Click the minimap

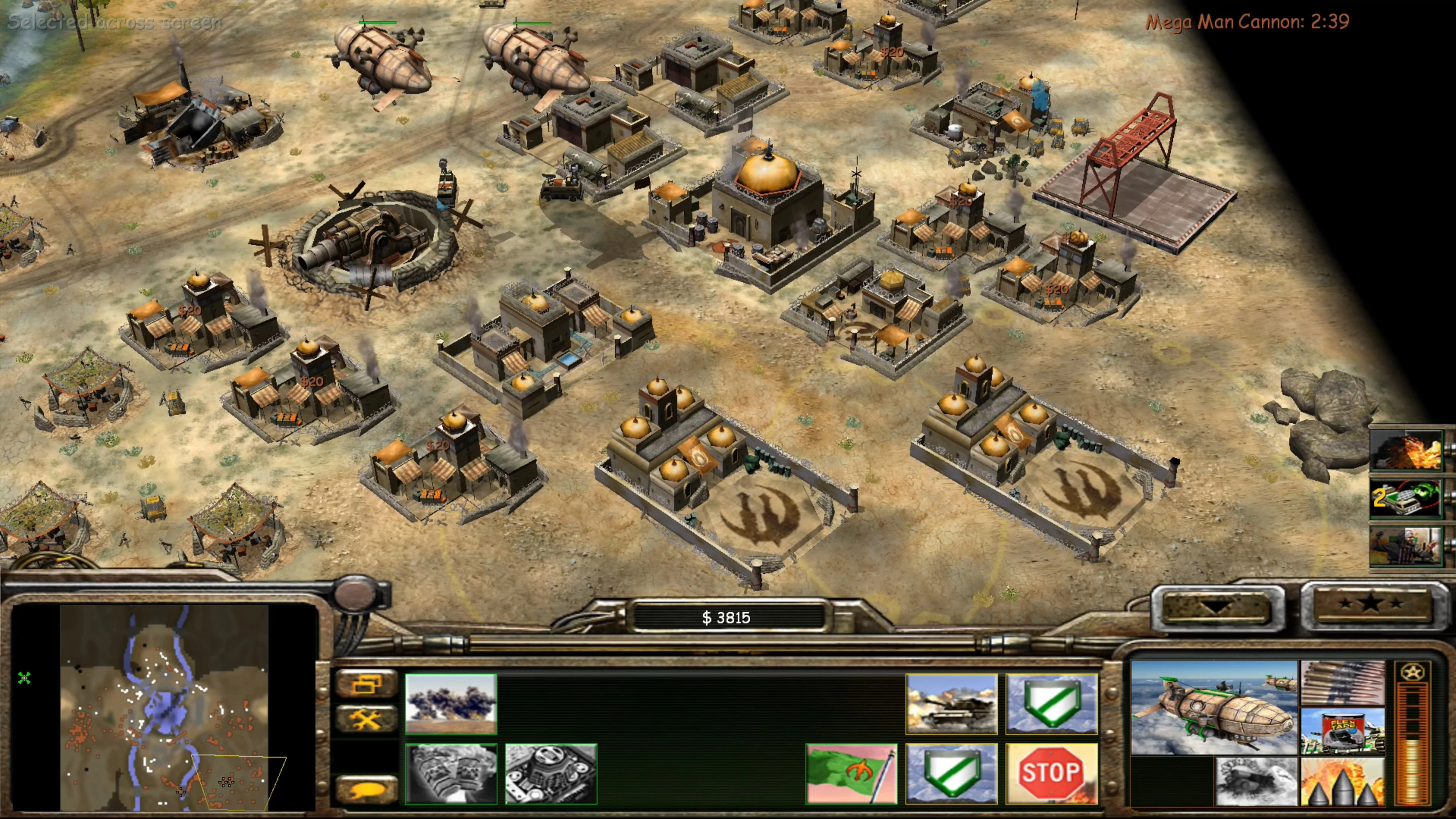[x=164, y=707]
